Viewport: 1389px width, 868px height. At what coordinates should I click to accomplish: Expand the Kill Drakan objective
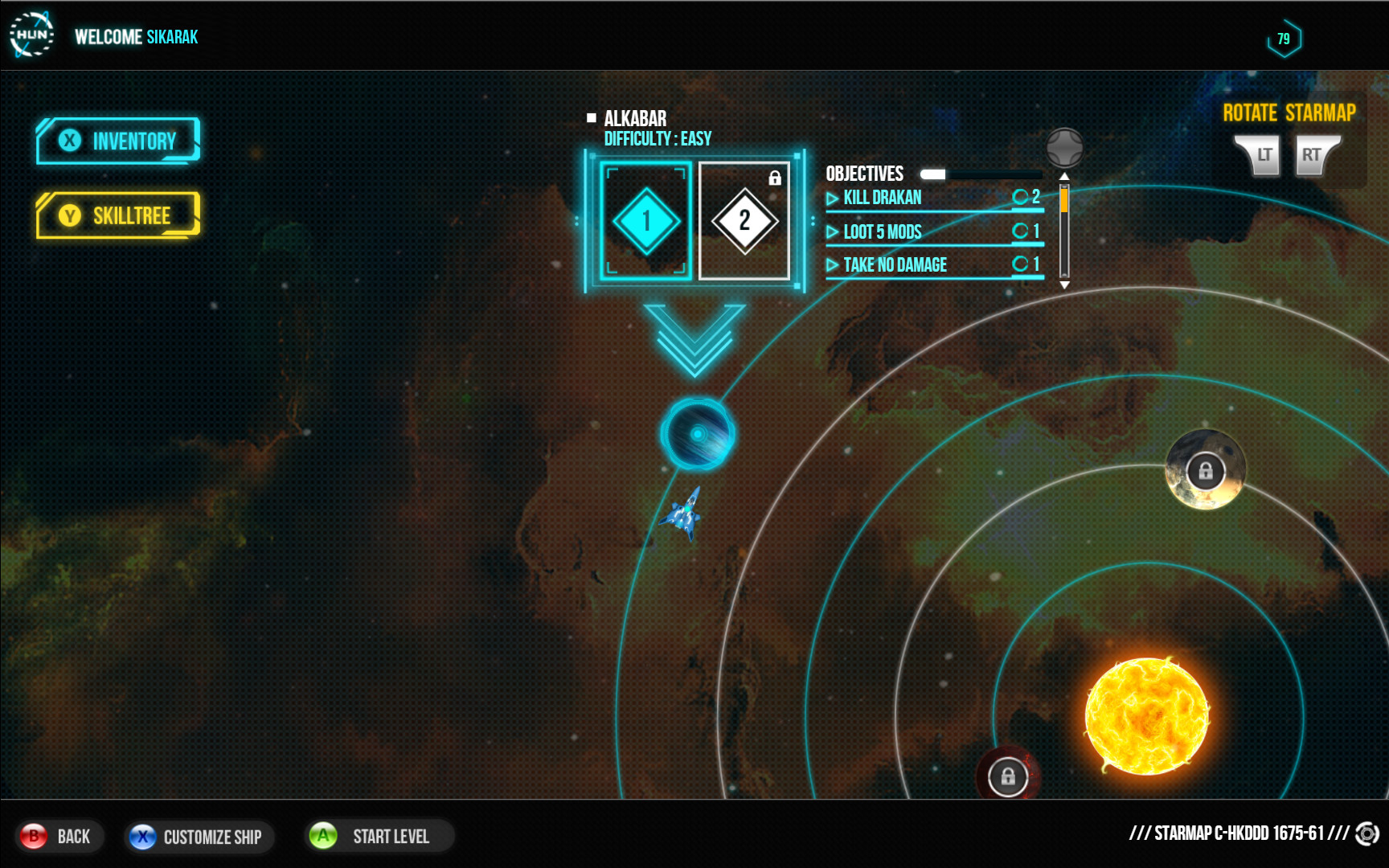coord(881,197)
